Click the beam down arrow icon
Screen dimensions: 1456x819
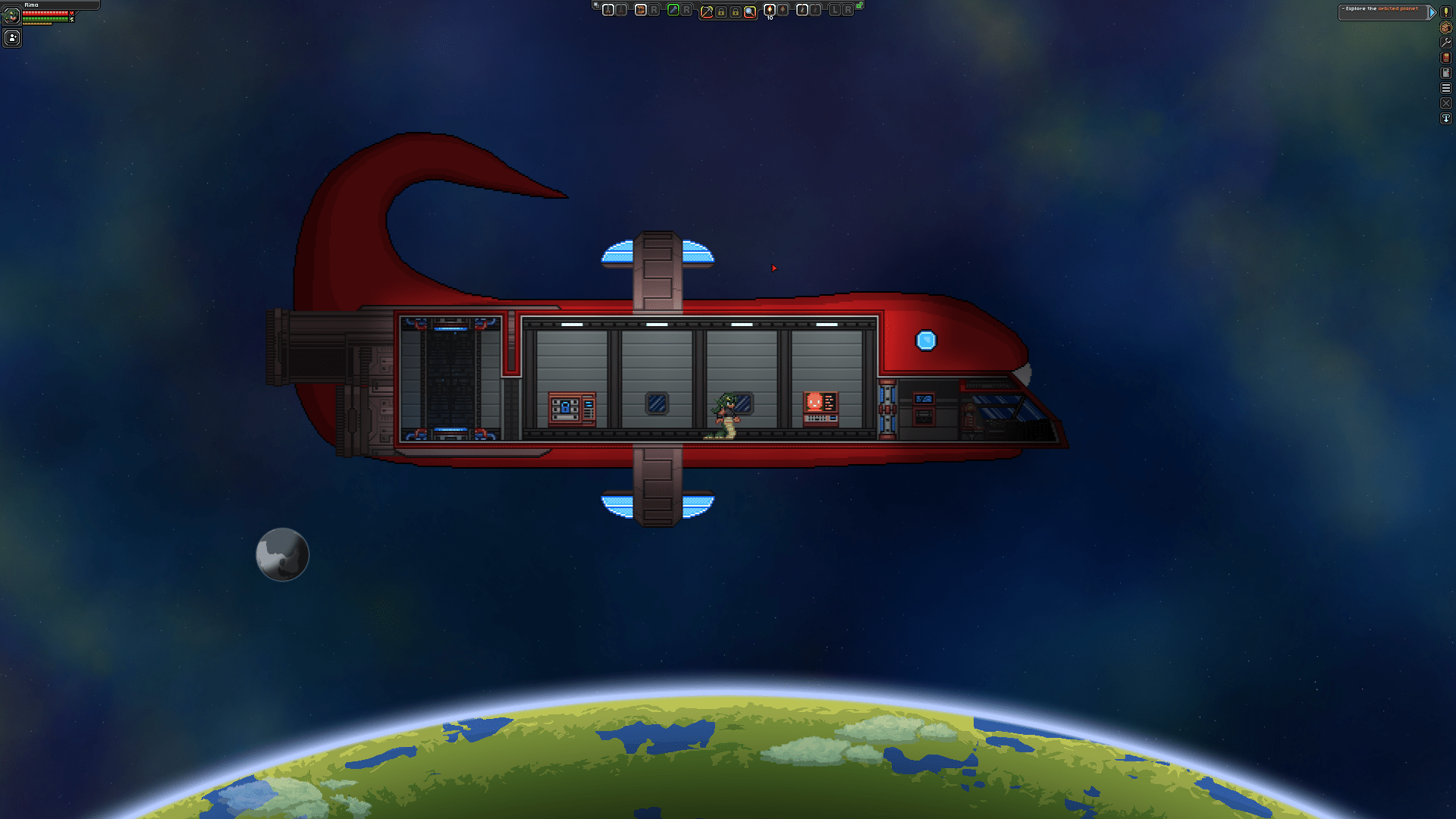[x=1446, y=118]
